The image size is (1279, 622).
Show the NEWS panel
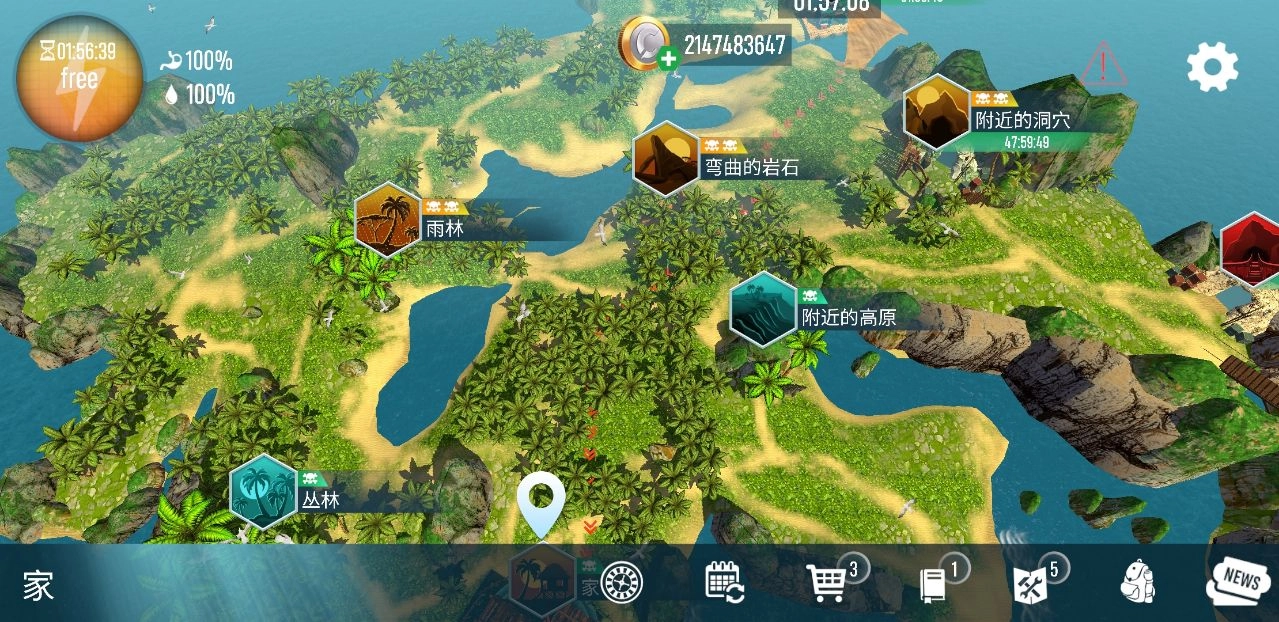pos(1238,580)
